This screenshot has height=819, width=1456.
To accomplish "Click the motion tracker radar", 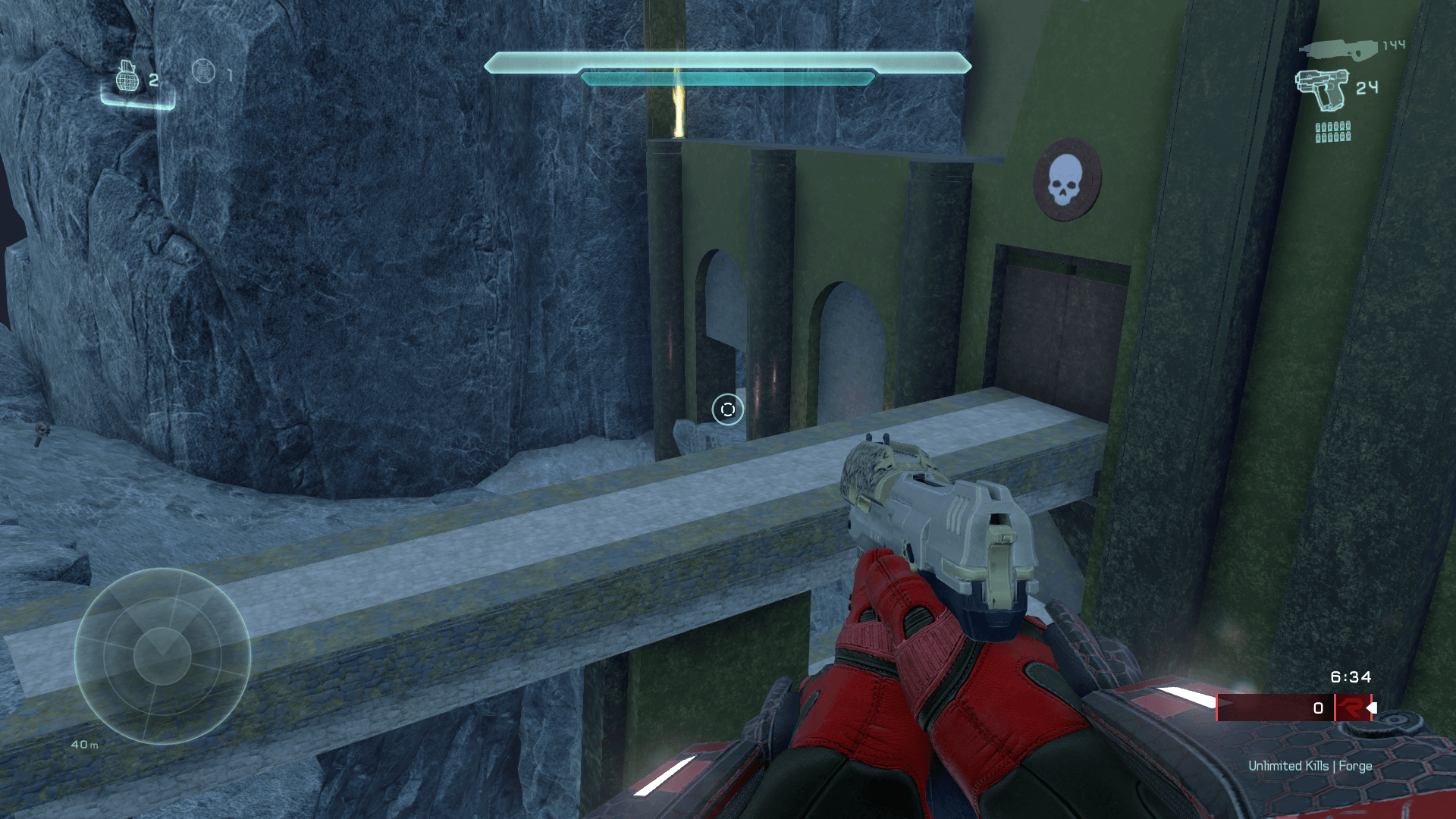I will pyautogui.click(x=162, y=656).
